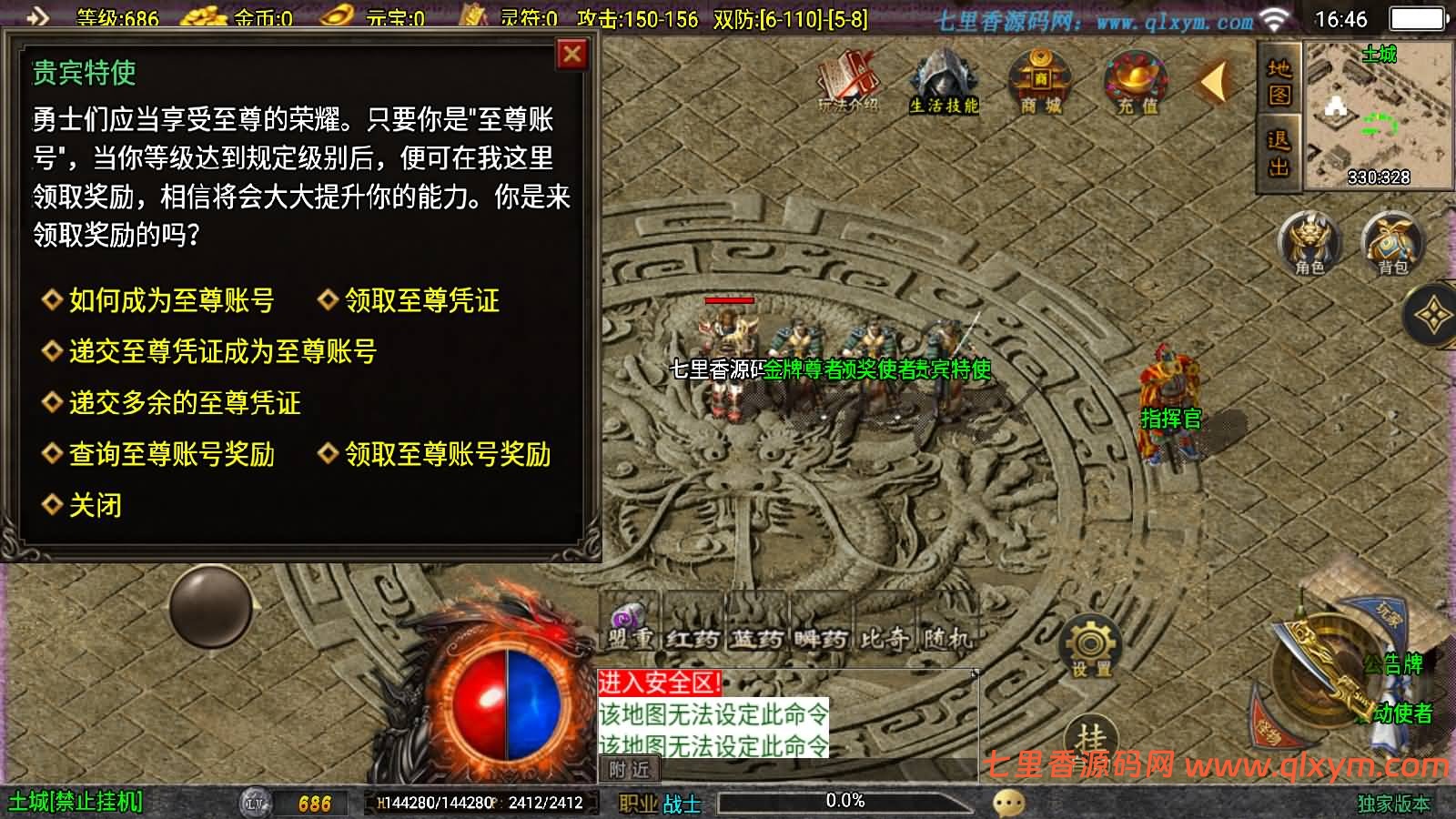The width and height of the screenshot is (1456, 819).
Task: Click the 0.0% experience progress bar
Action: click(x=846, y=802)
